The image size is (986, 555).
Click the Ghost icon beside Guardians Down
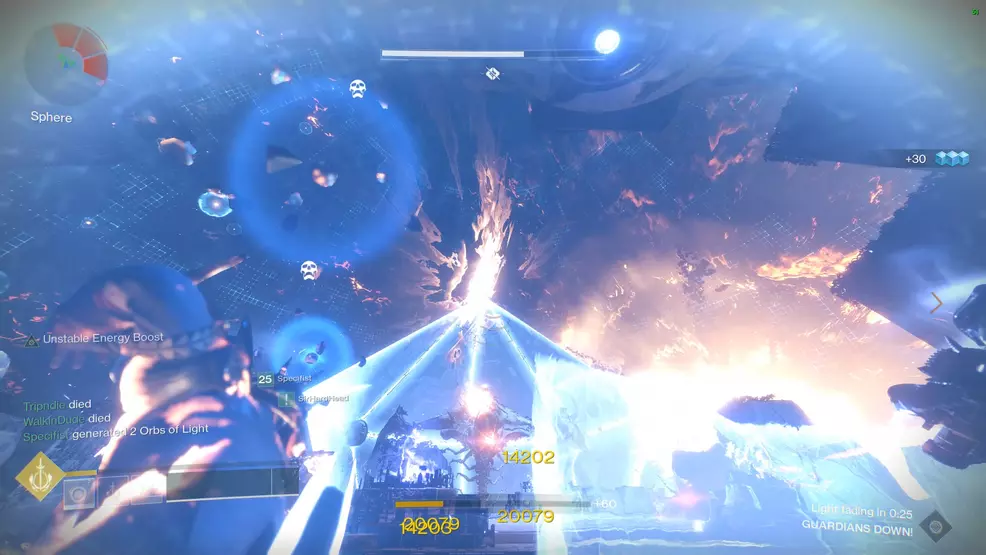935,524
